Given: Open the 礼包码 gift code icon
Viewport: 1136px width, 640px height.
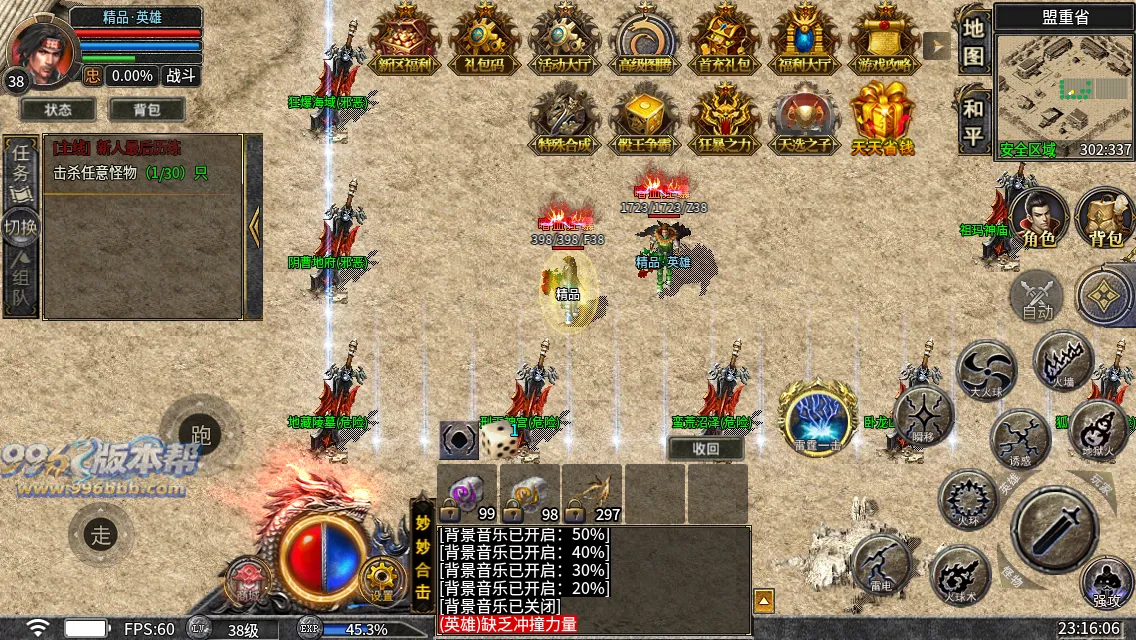Looking at the screenshot, I should (x=484, y=40).
